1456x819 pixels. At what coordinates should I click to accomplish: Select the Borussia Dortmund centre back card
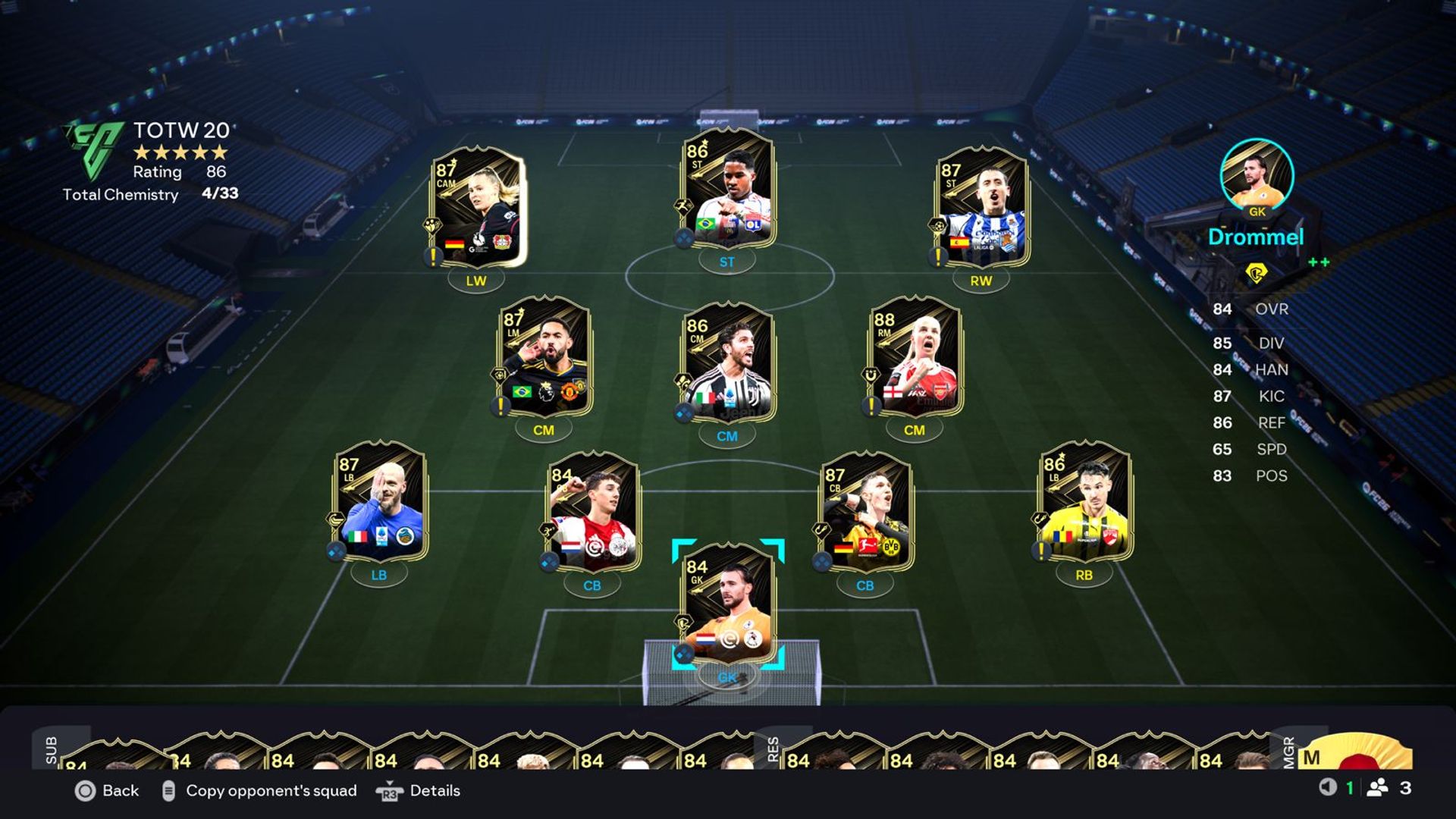click(865, 512)
